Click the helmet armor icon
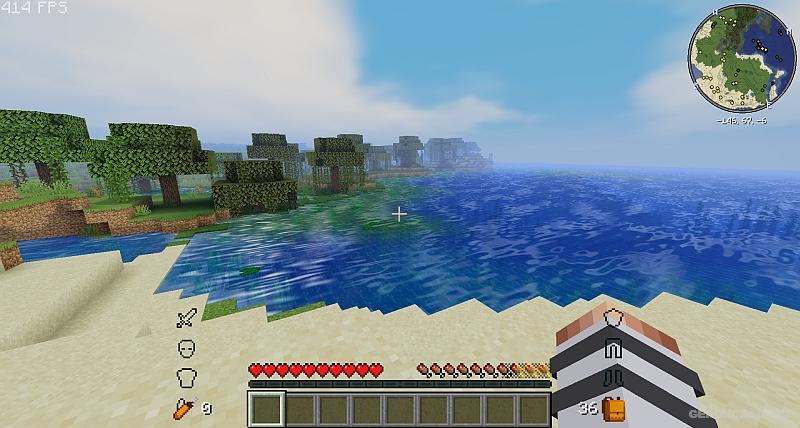 [x=186, y=349]
